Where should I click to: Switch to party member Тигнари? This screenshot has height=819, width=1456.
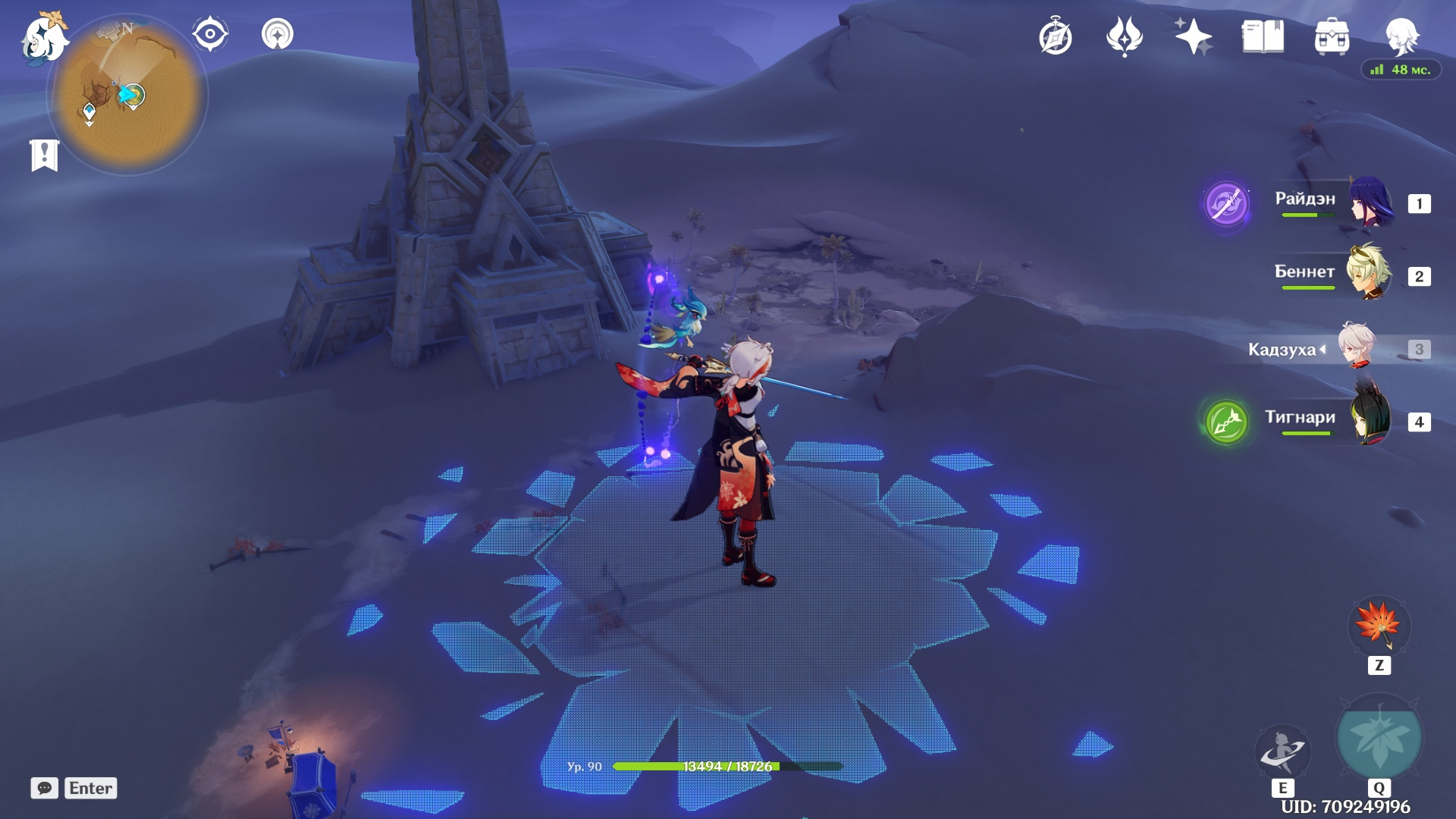tap(1335, 420)
